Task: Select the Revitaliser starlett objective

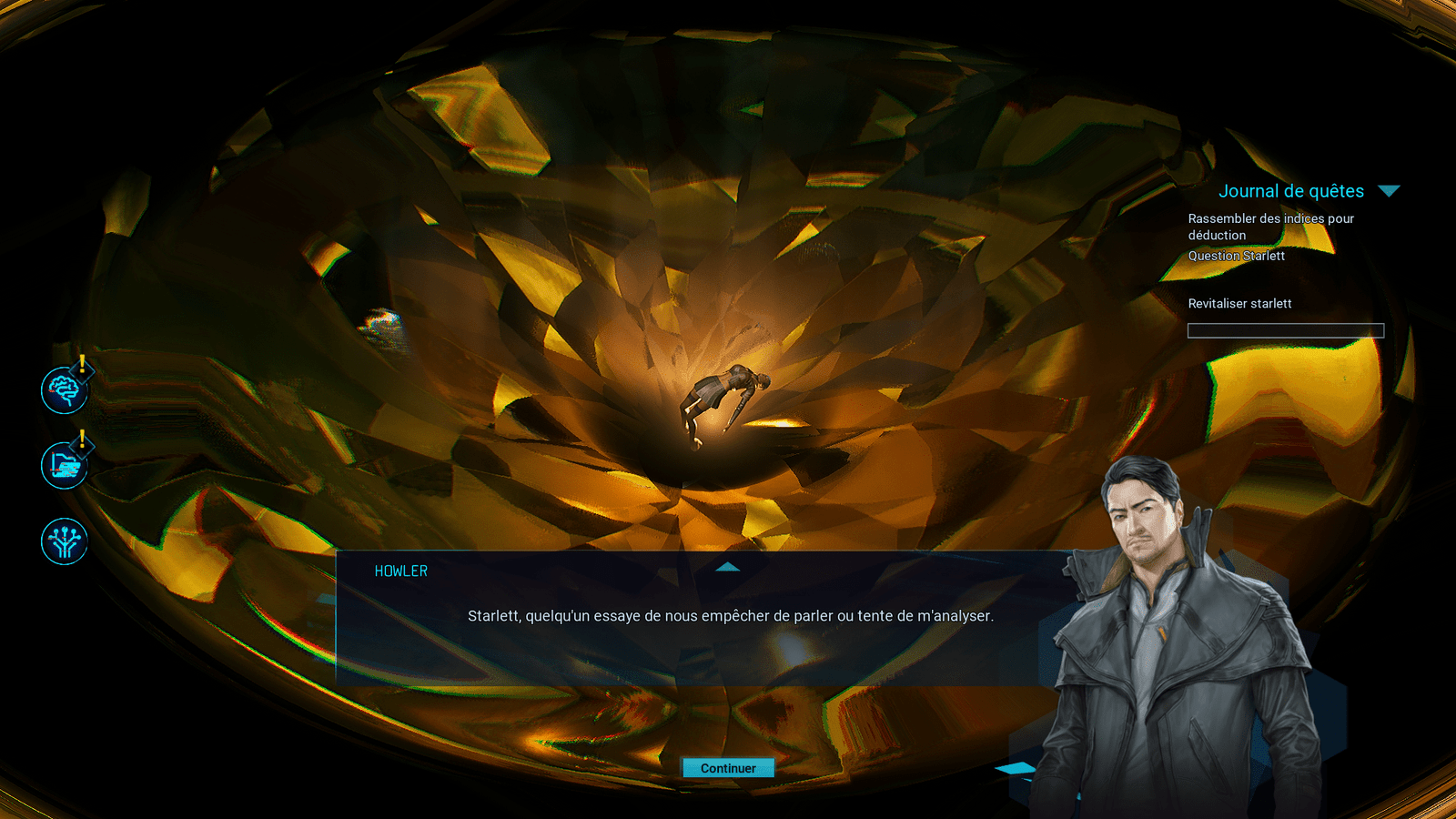Action: (1239, 304)
